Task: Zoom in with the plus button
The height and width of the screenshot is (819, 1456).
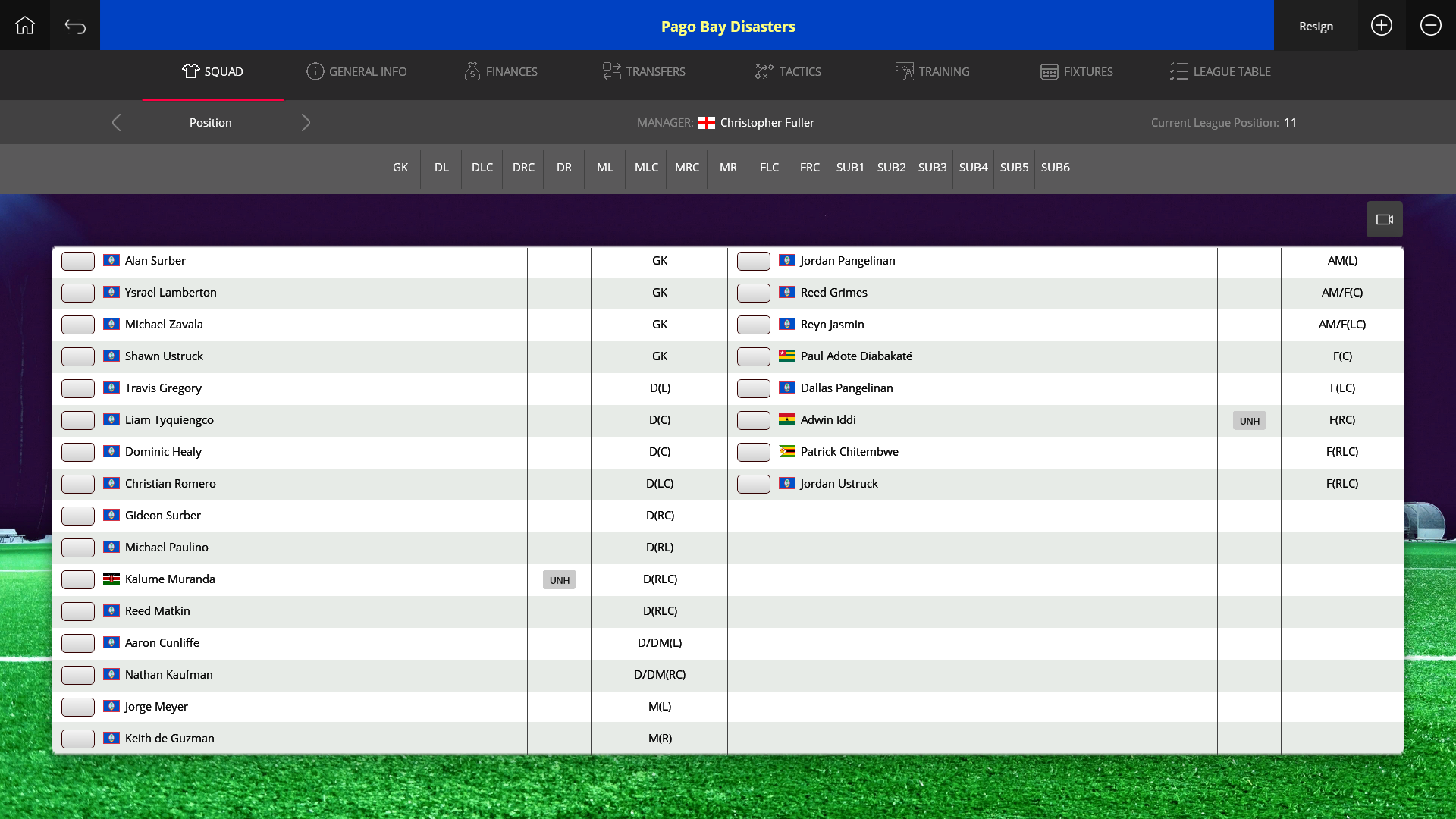Action: 1382,26
